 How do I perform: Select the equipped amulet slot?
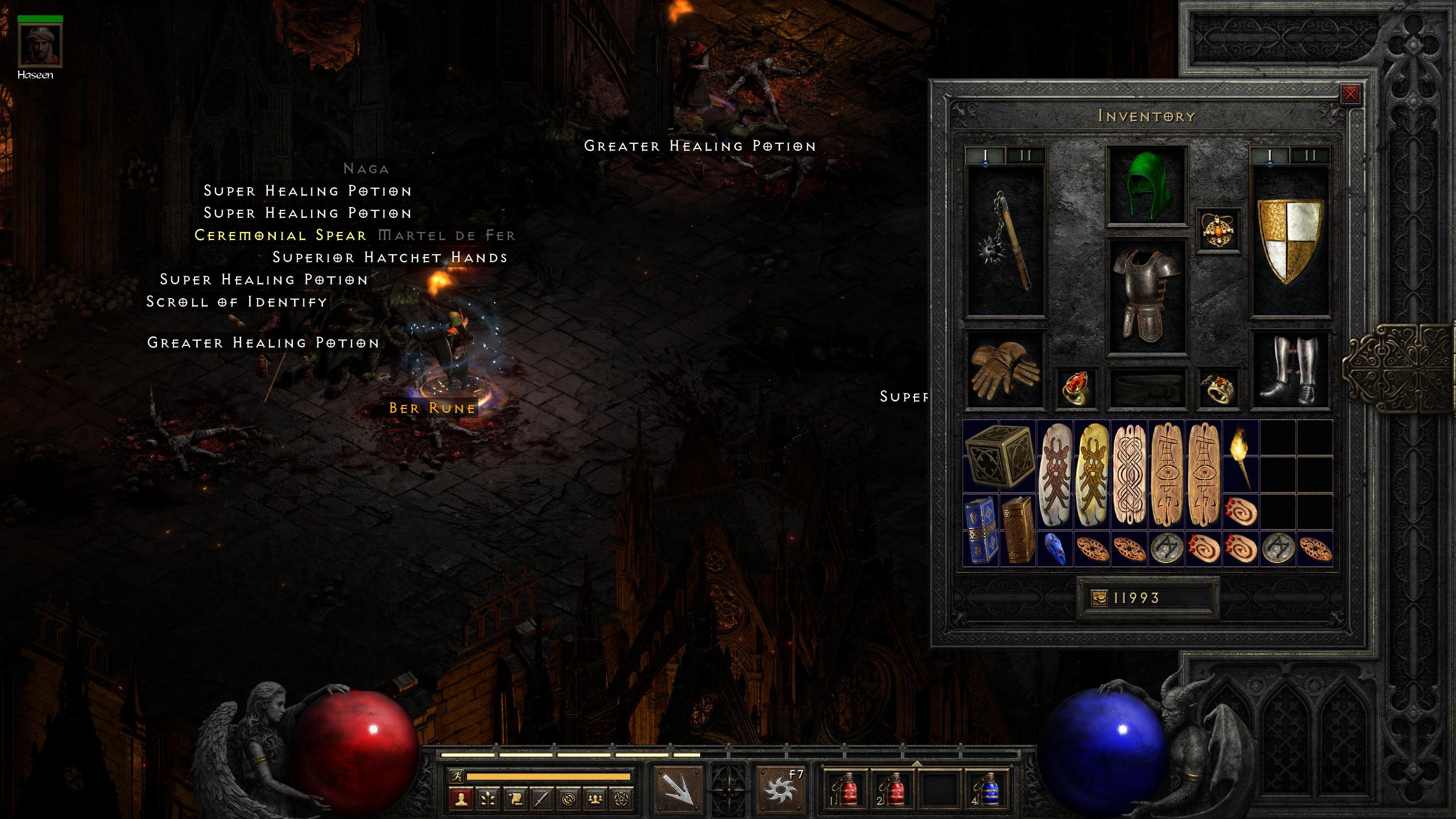point(1218,230)
